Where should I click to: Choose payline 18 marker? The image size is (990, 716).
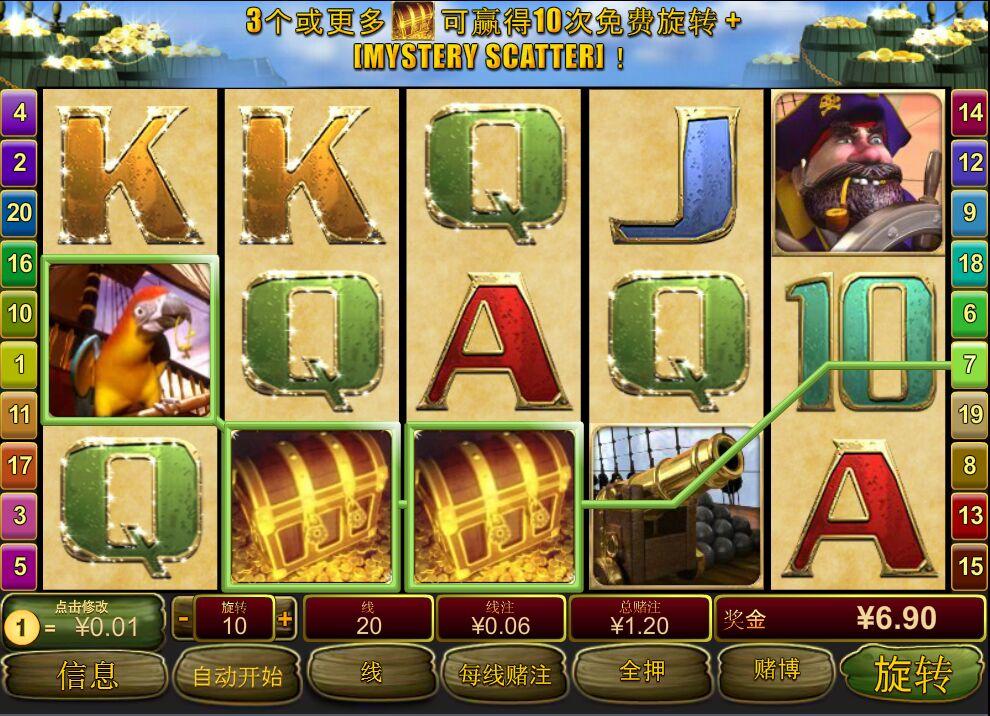[970, 264]
